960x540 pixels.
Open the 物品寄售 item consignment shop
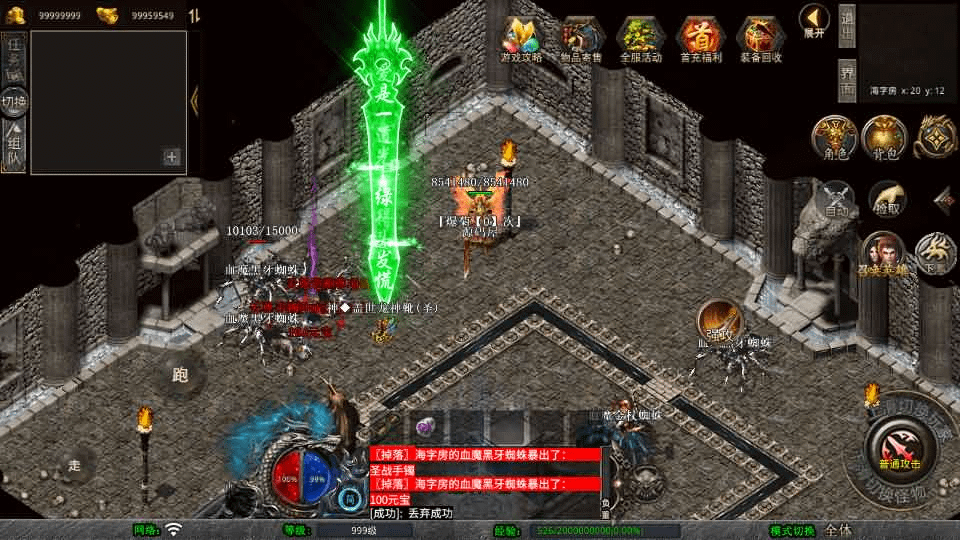pos(582,39)
